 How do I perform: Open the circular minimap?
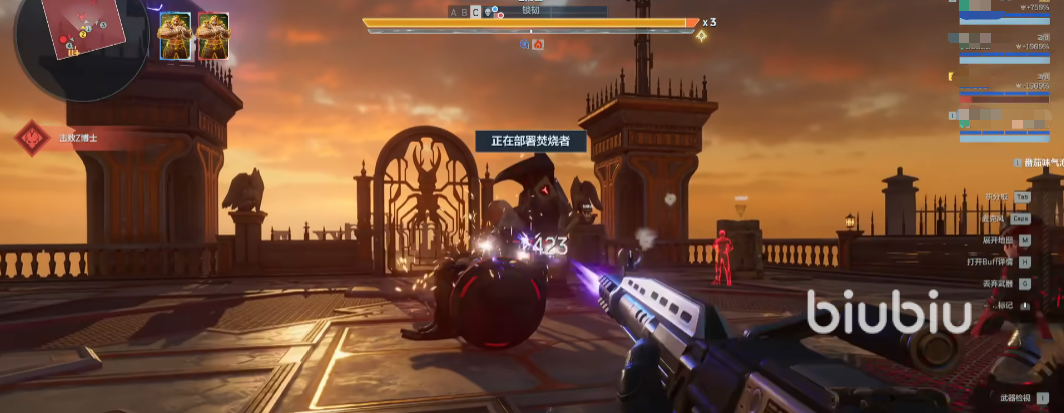(68, 44)
